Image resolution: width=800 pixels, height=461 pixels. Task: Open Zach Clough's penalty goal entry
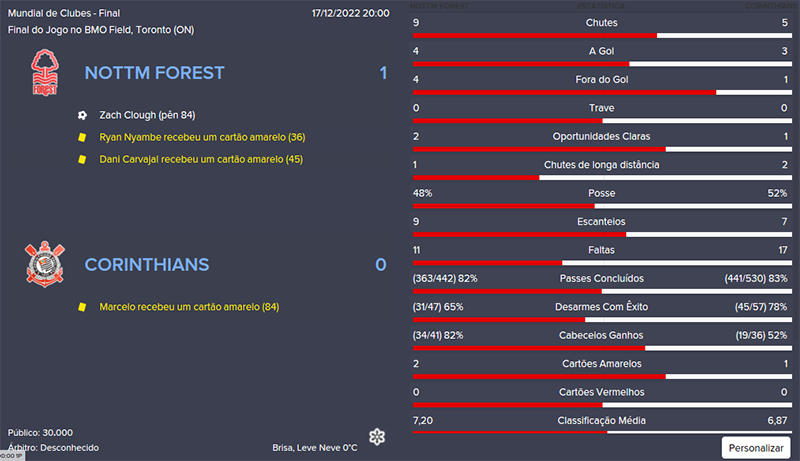[147, 115]
